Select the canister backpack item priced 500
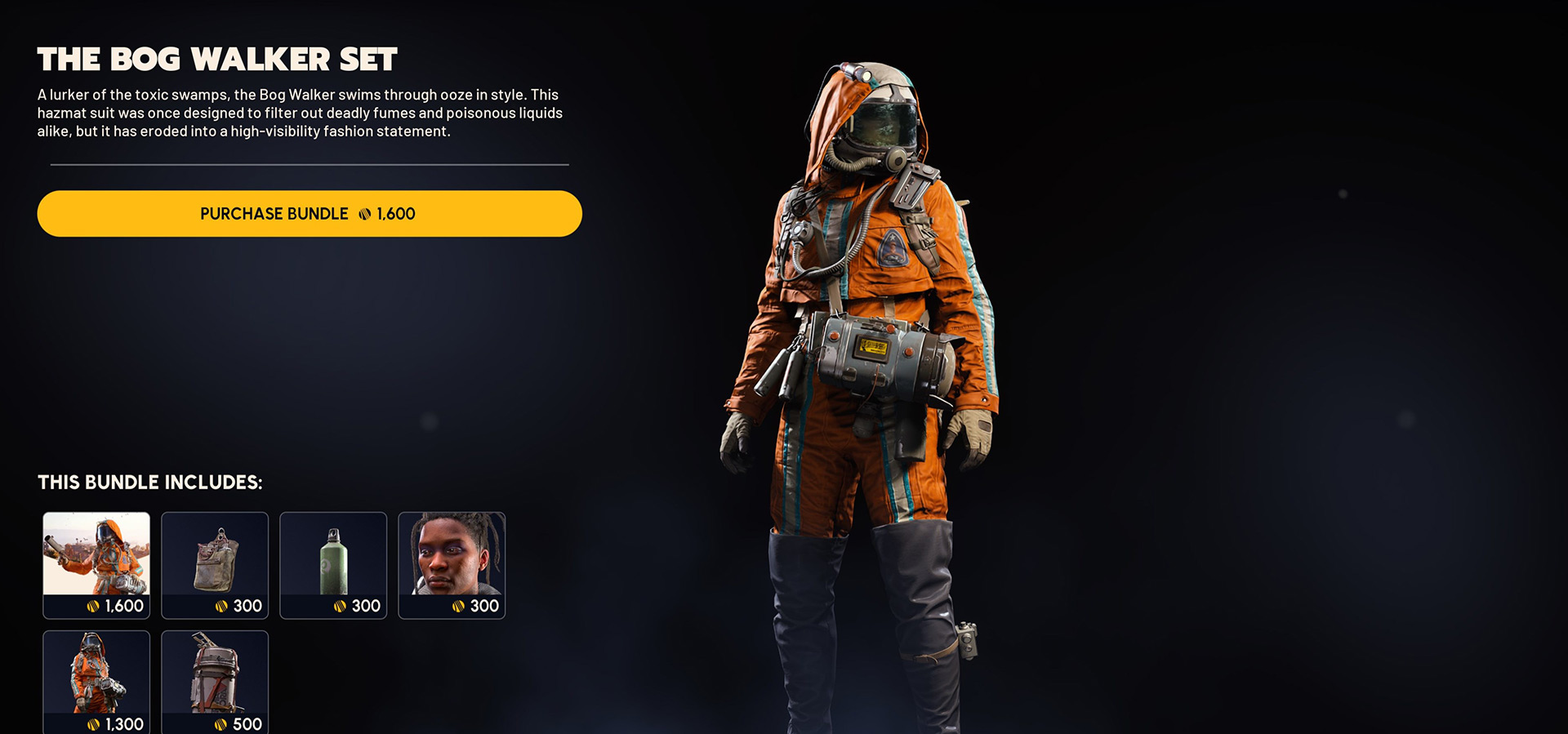1568x734 pixels. pos(215,682)
